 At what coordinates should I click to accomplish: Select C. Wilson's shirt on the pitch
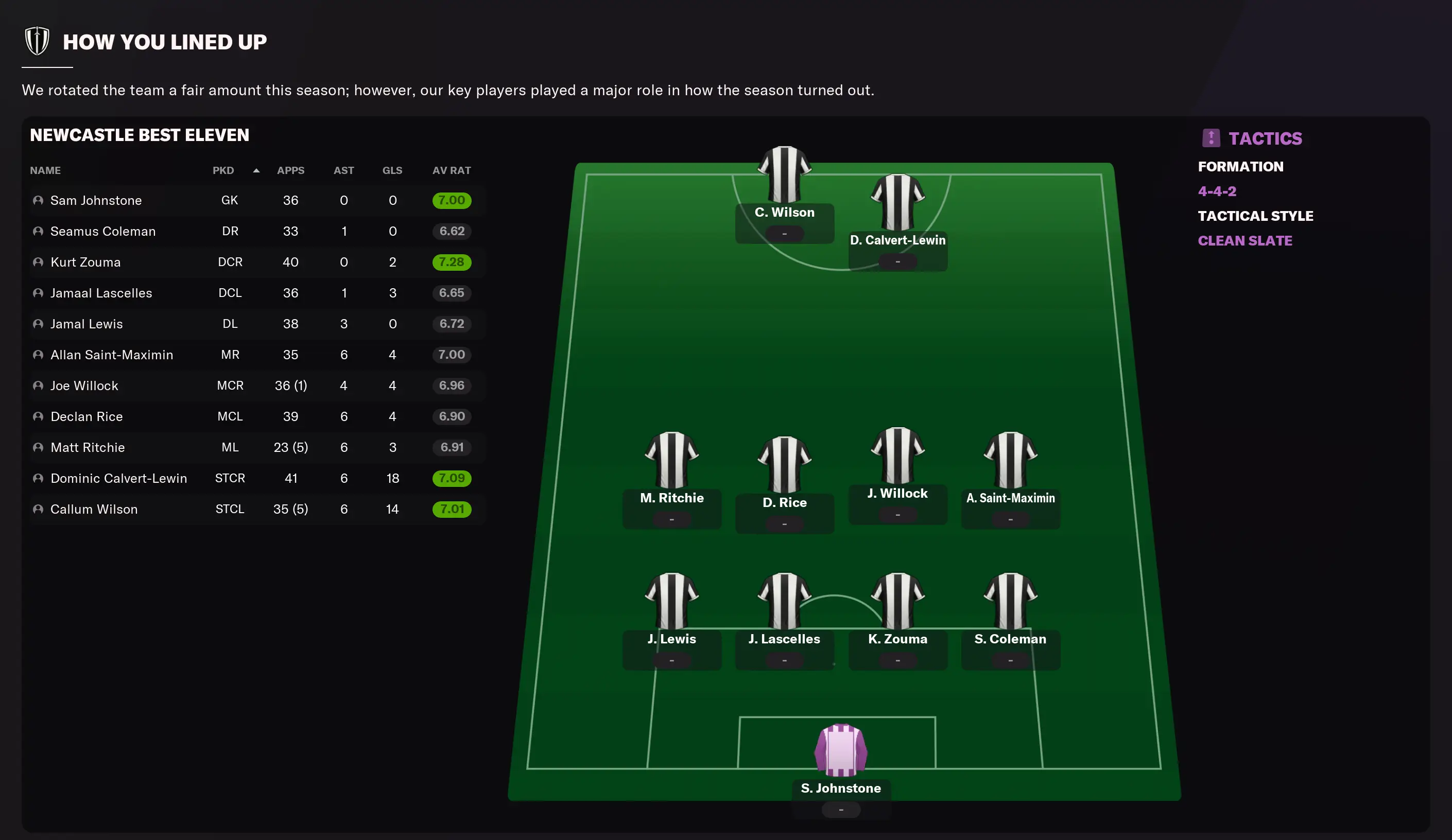784,174
